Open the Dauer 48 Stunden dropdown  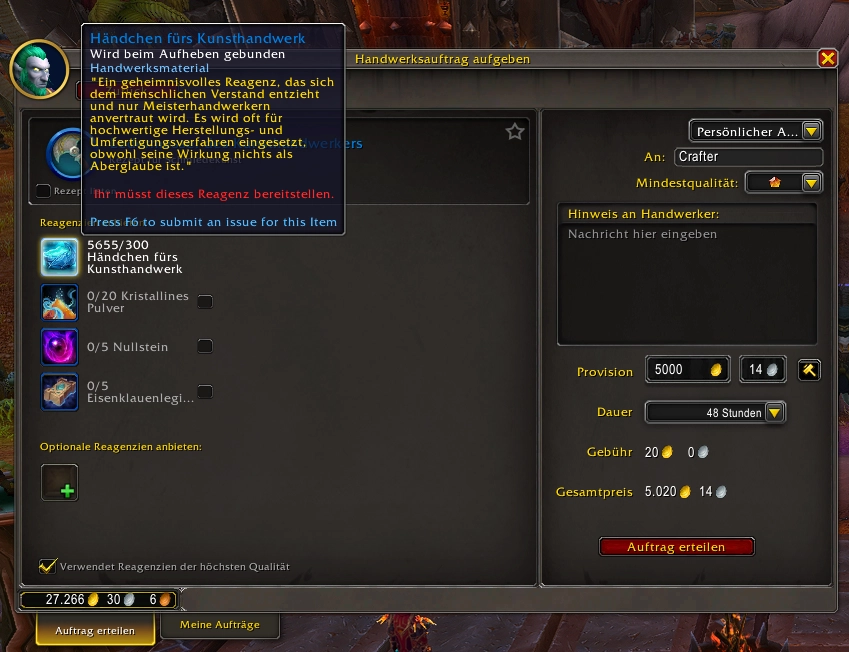coord(715,412)
